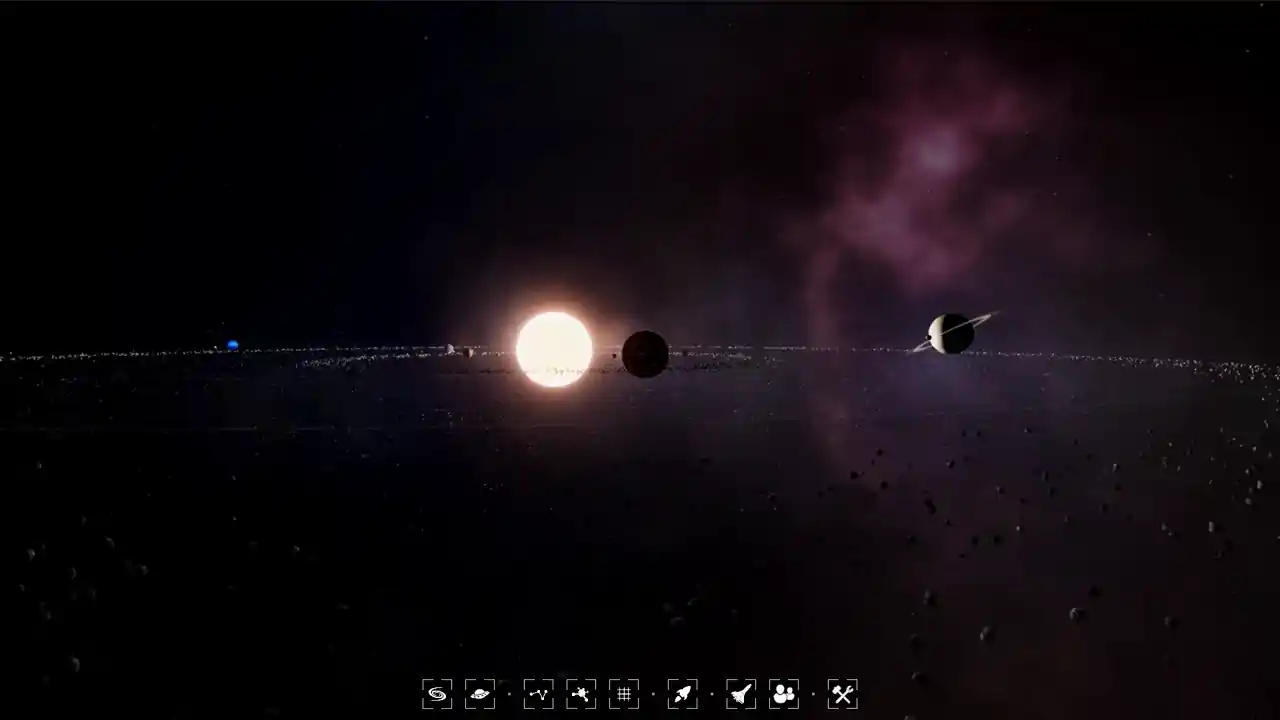Select the ringed planet simulation icon
Screen dimensions: 1280x720
point(480,693)
